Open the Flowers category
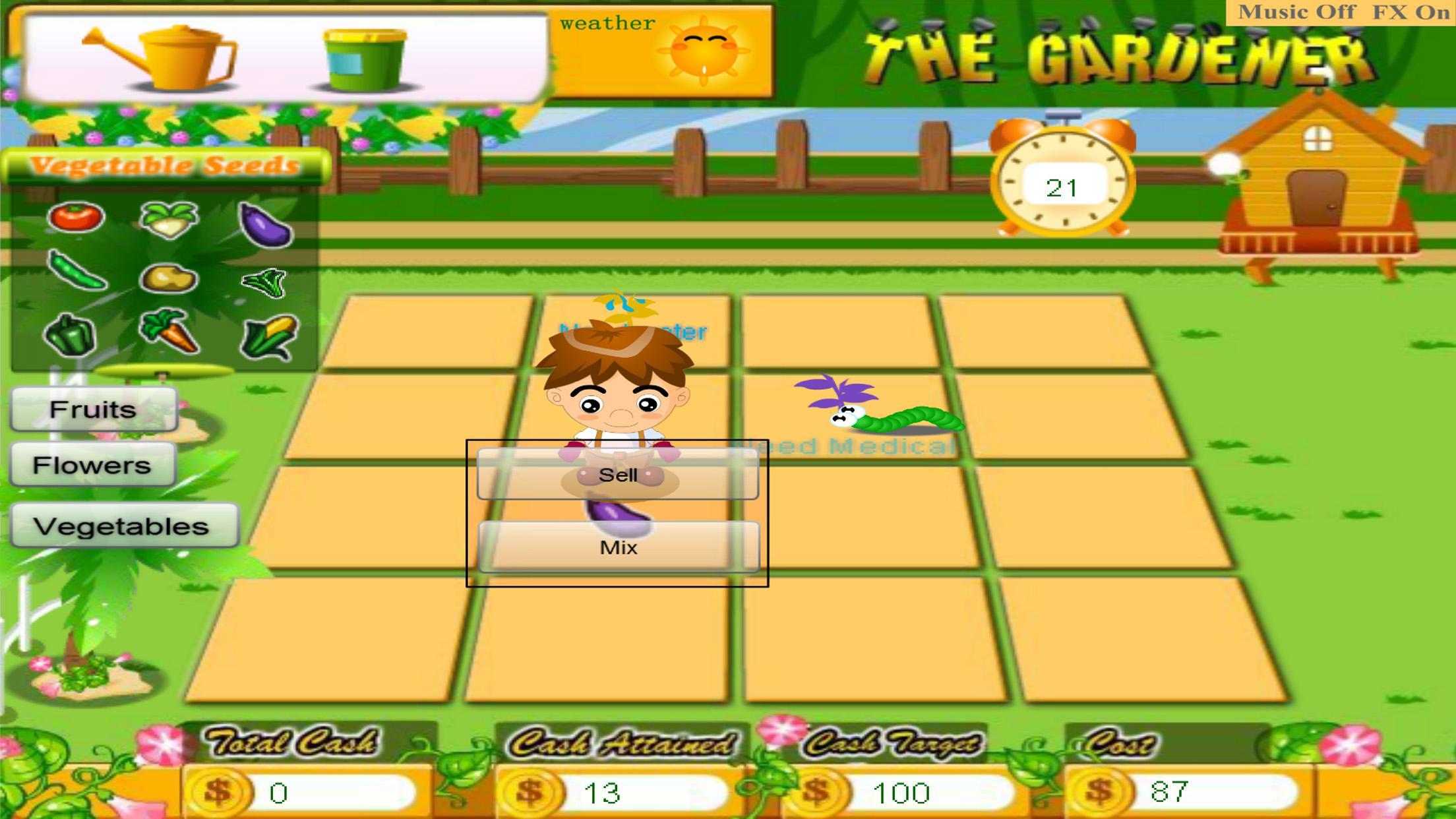This screenshot has width=1456, height=819. coord(92,465)
